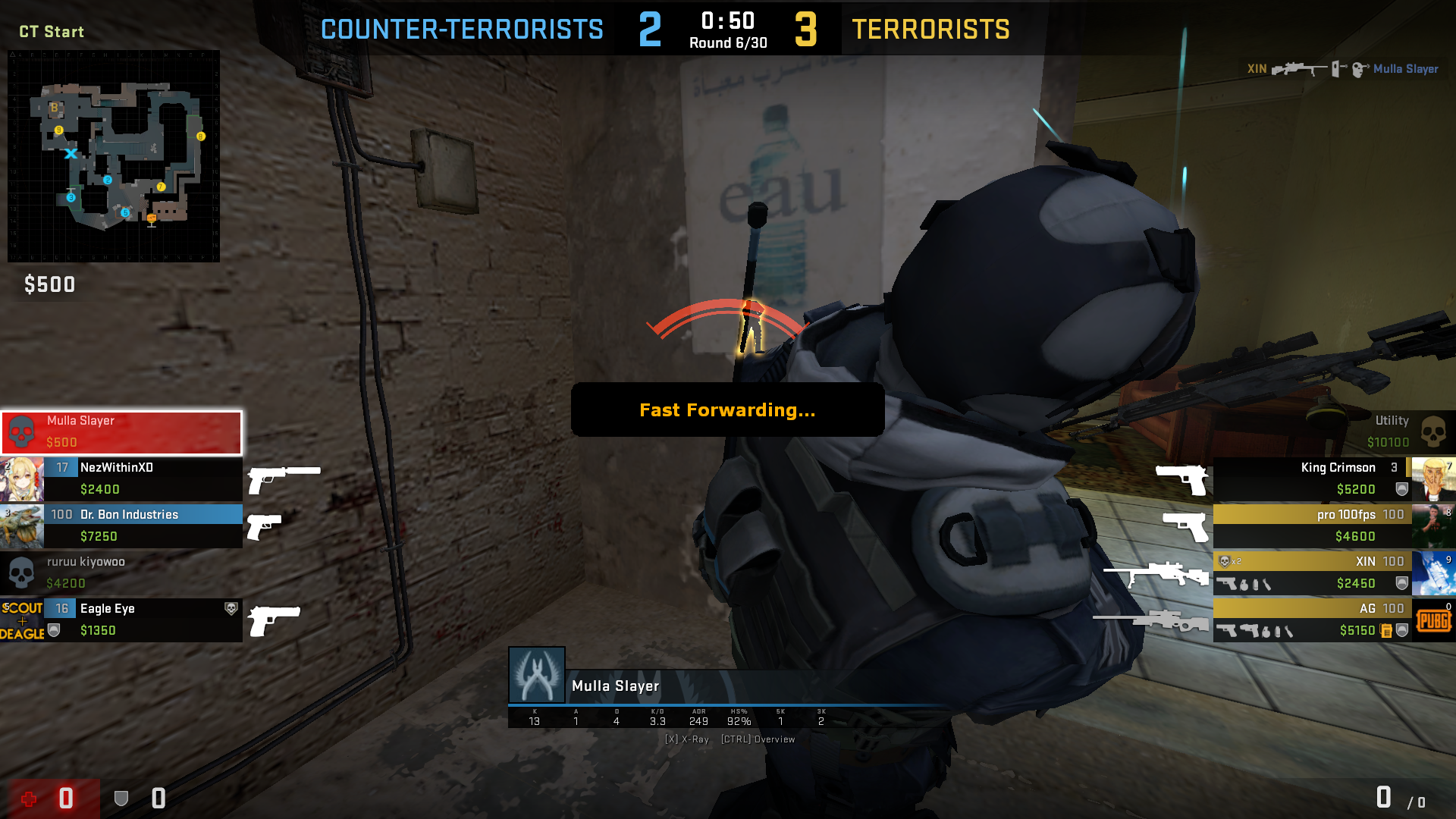This screenshot has height=819, width=1456.
Task: Click the Terrorists Utility skull icon
Action: point(1432,432)
